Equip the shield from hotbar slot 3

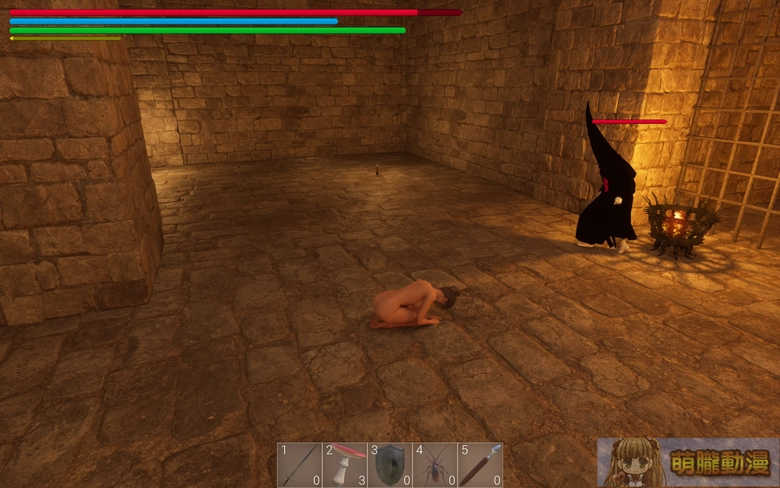[x=390, y=465]
